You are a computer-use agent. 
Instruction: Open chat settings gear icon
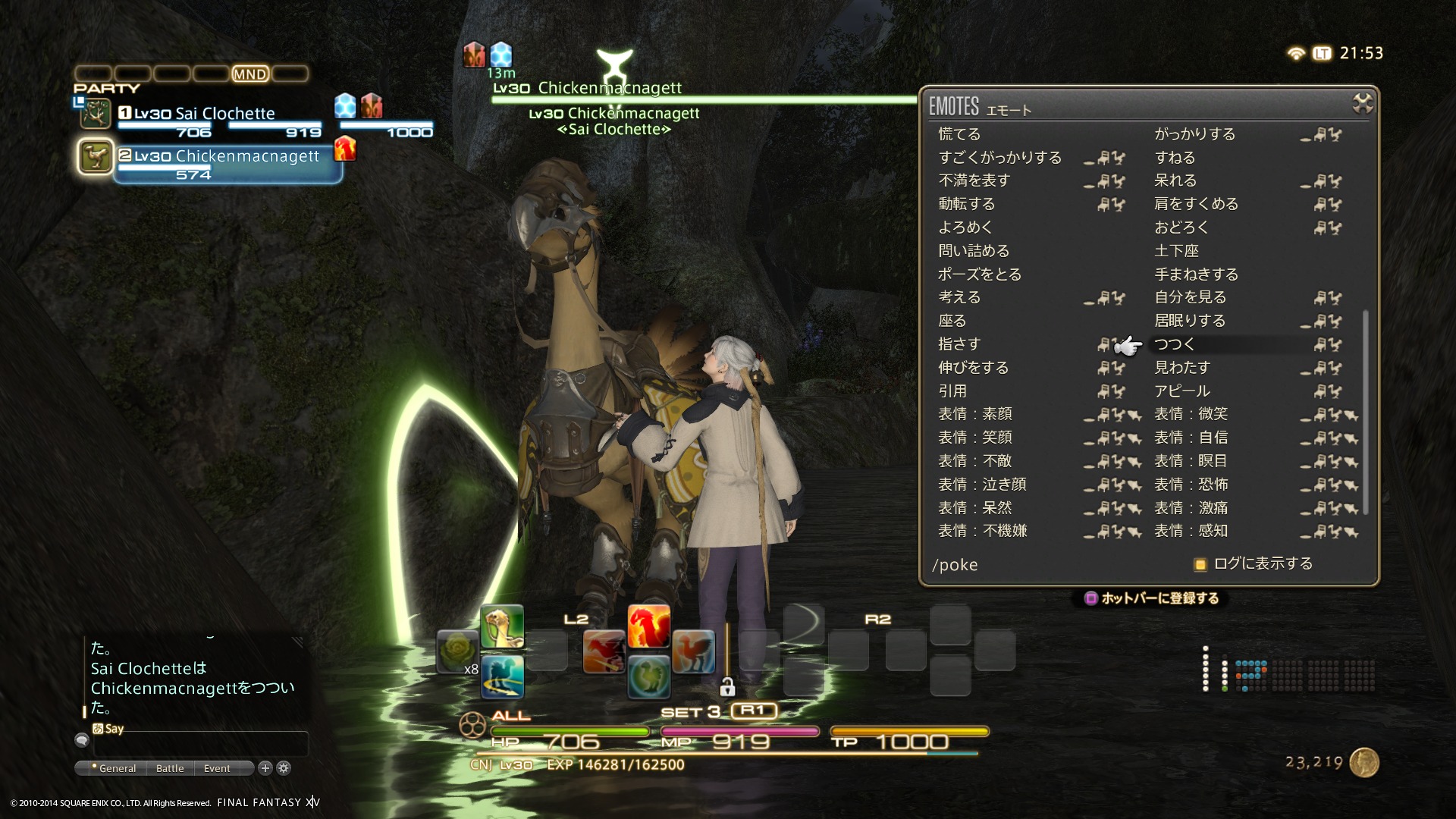tap(284, 768)
